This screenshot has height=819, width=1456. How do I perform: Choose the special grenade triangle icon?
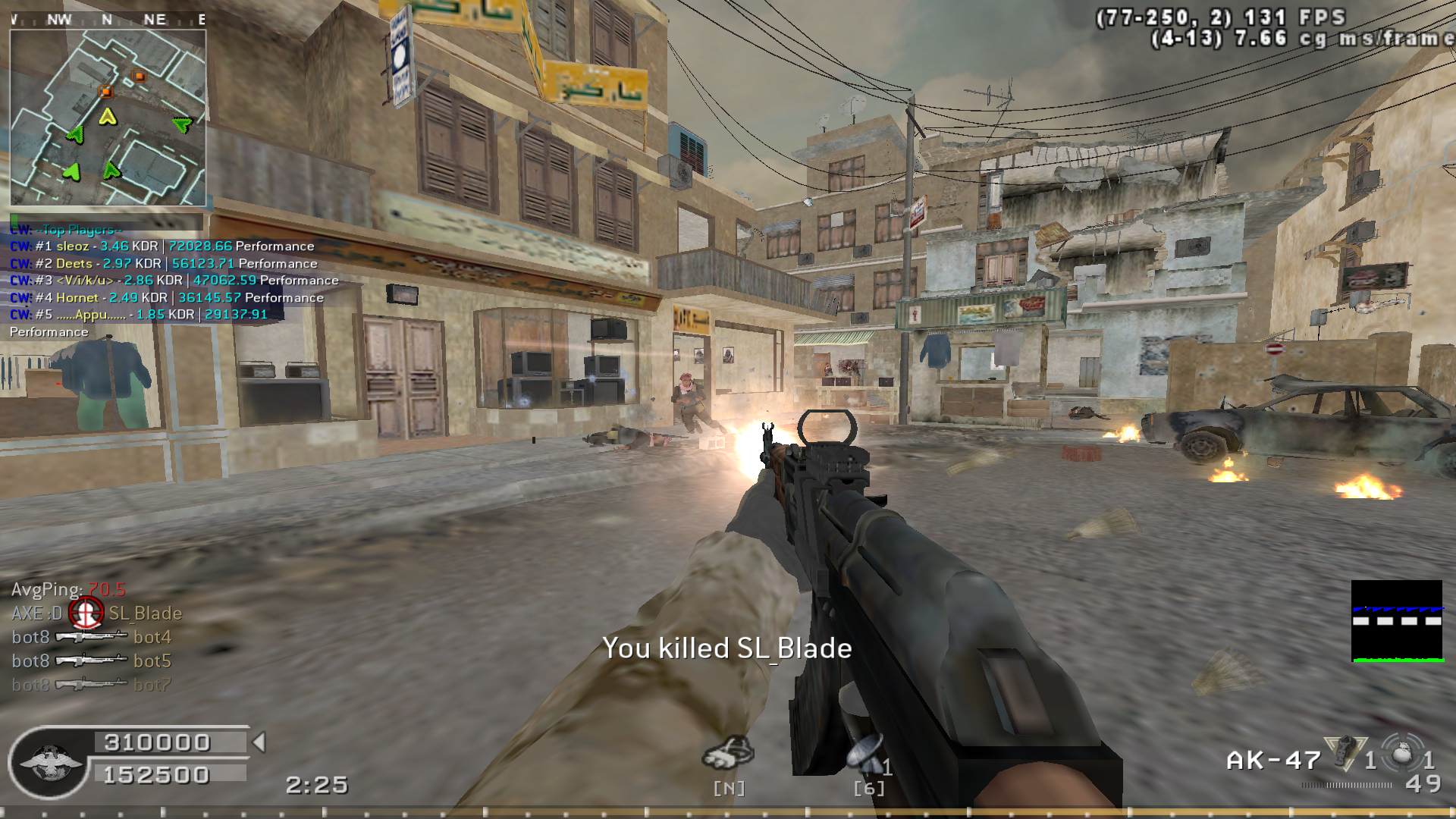pyautogui.click(x=1343, y=753)
